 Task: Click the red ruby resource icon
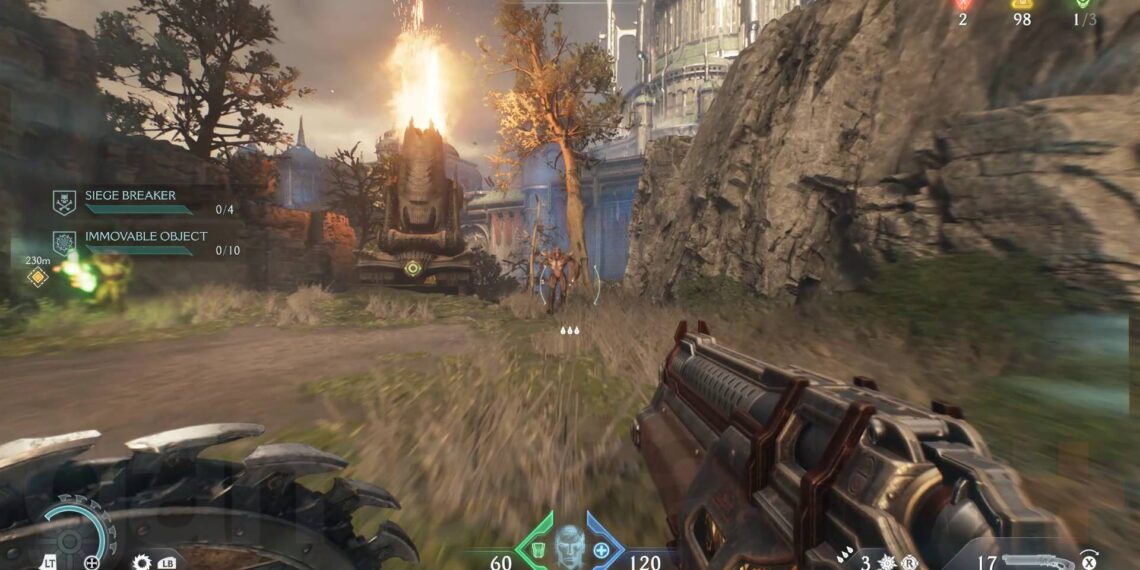click(x=962, y=5)
